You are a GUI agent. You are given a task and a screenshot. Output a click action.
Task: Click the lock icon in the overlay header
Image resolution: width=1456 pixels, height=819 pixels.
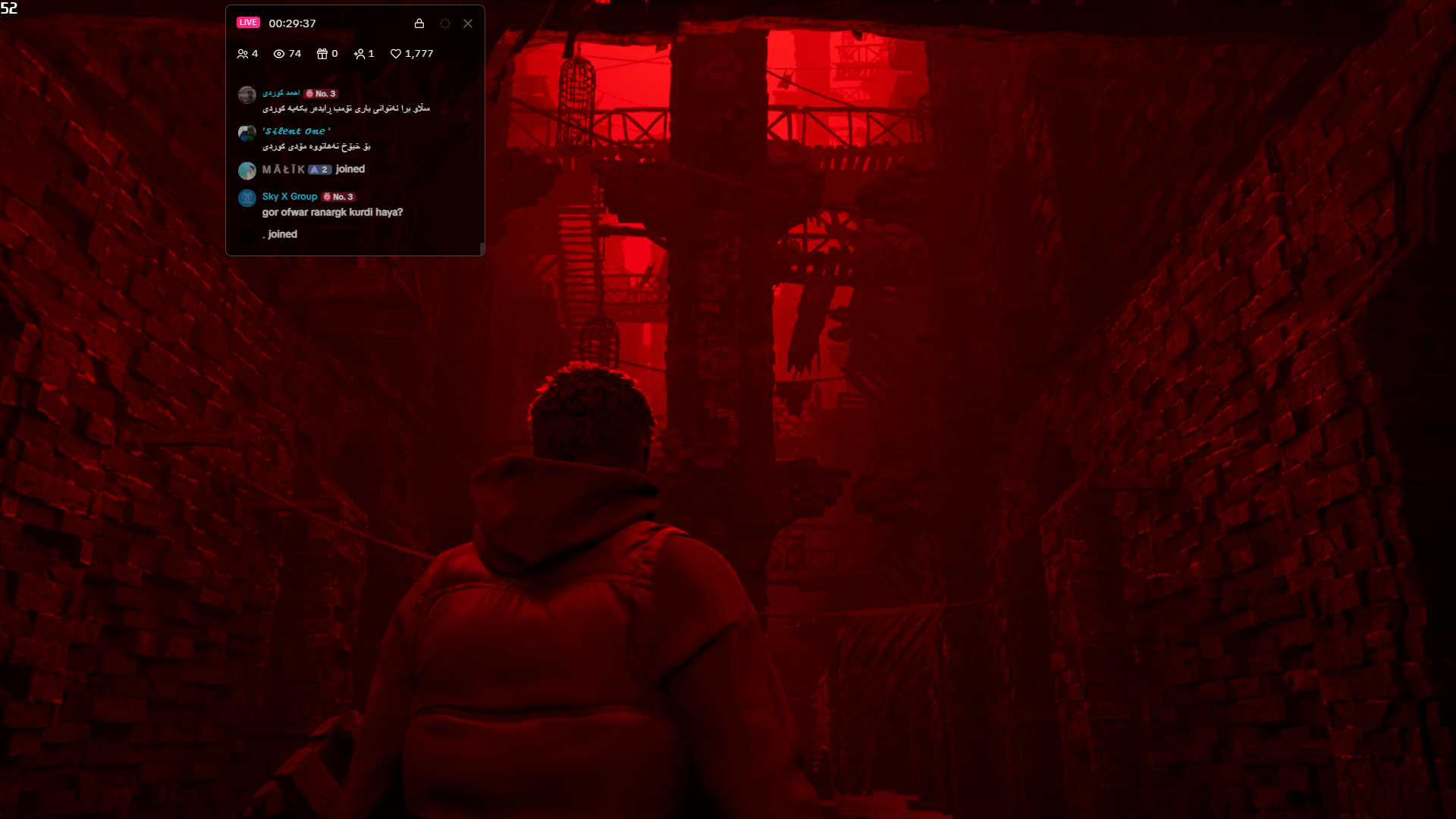click(419, 24)
